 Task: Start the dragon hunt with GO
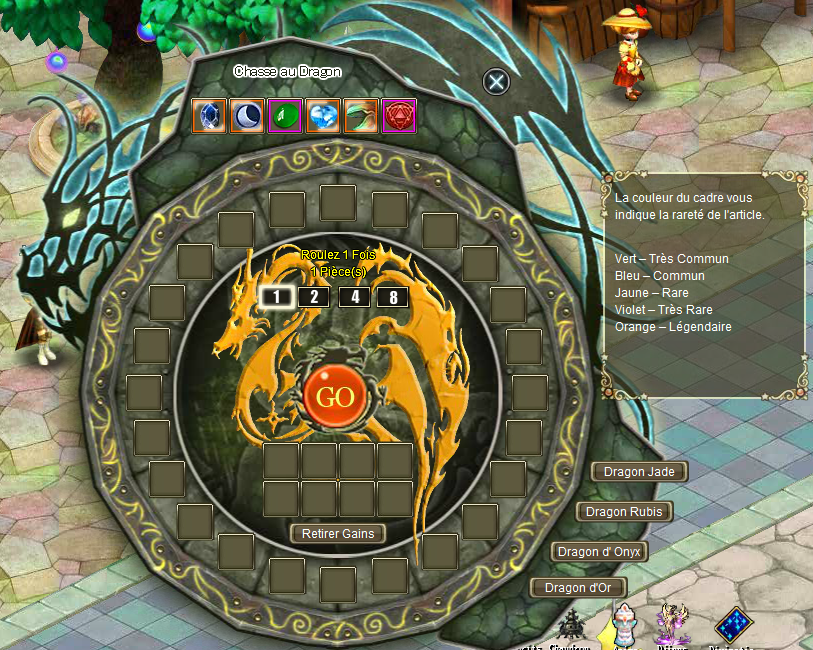pos(334,396)
